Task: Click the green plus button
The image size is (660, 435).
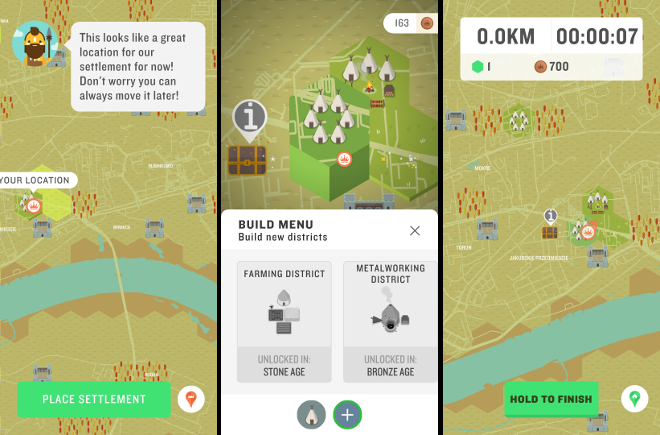Action: (x=347, y=415)
